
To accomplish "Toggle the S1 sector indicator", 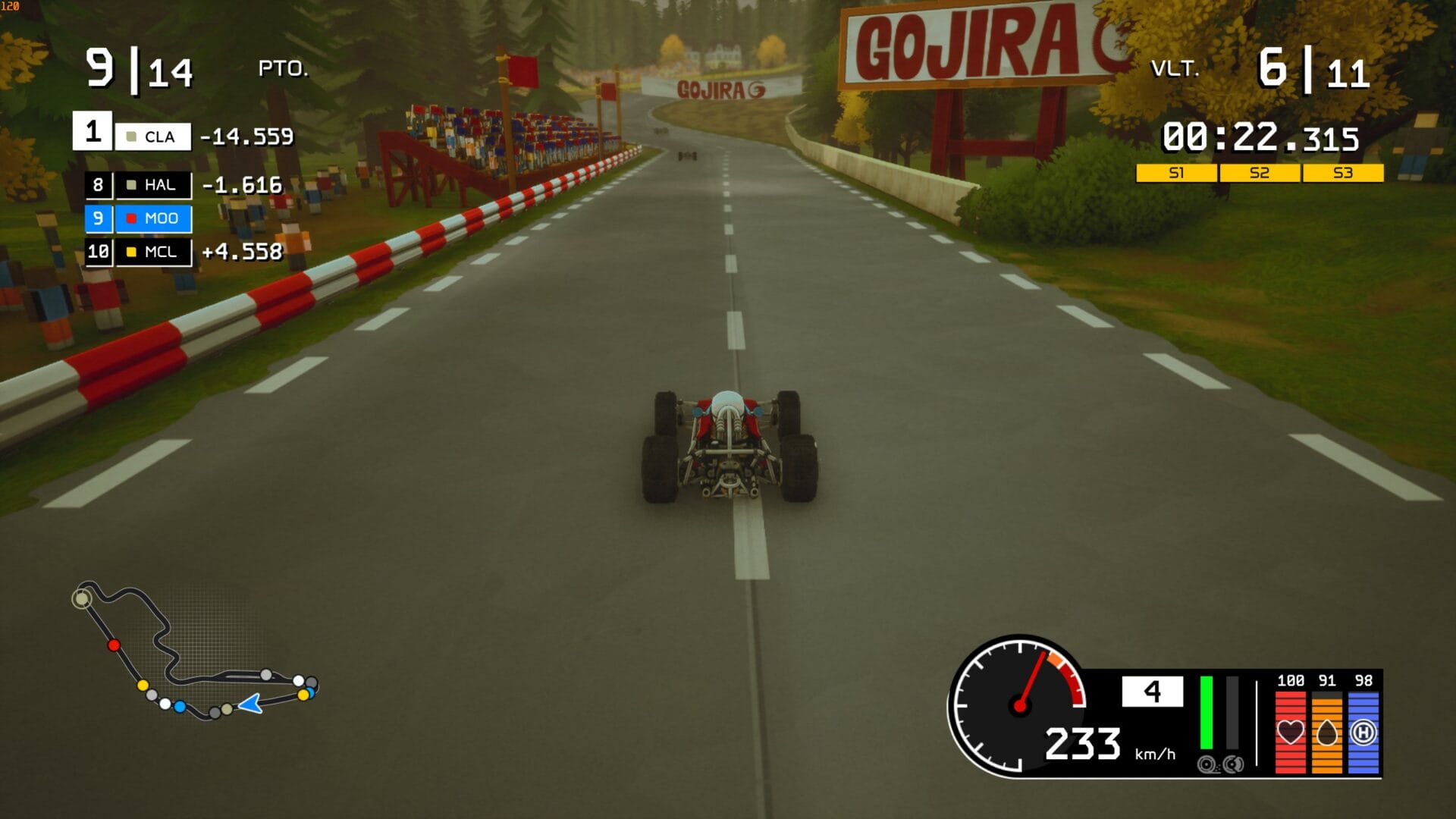I will [1178, 173].
